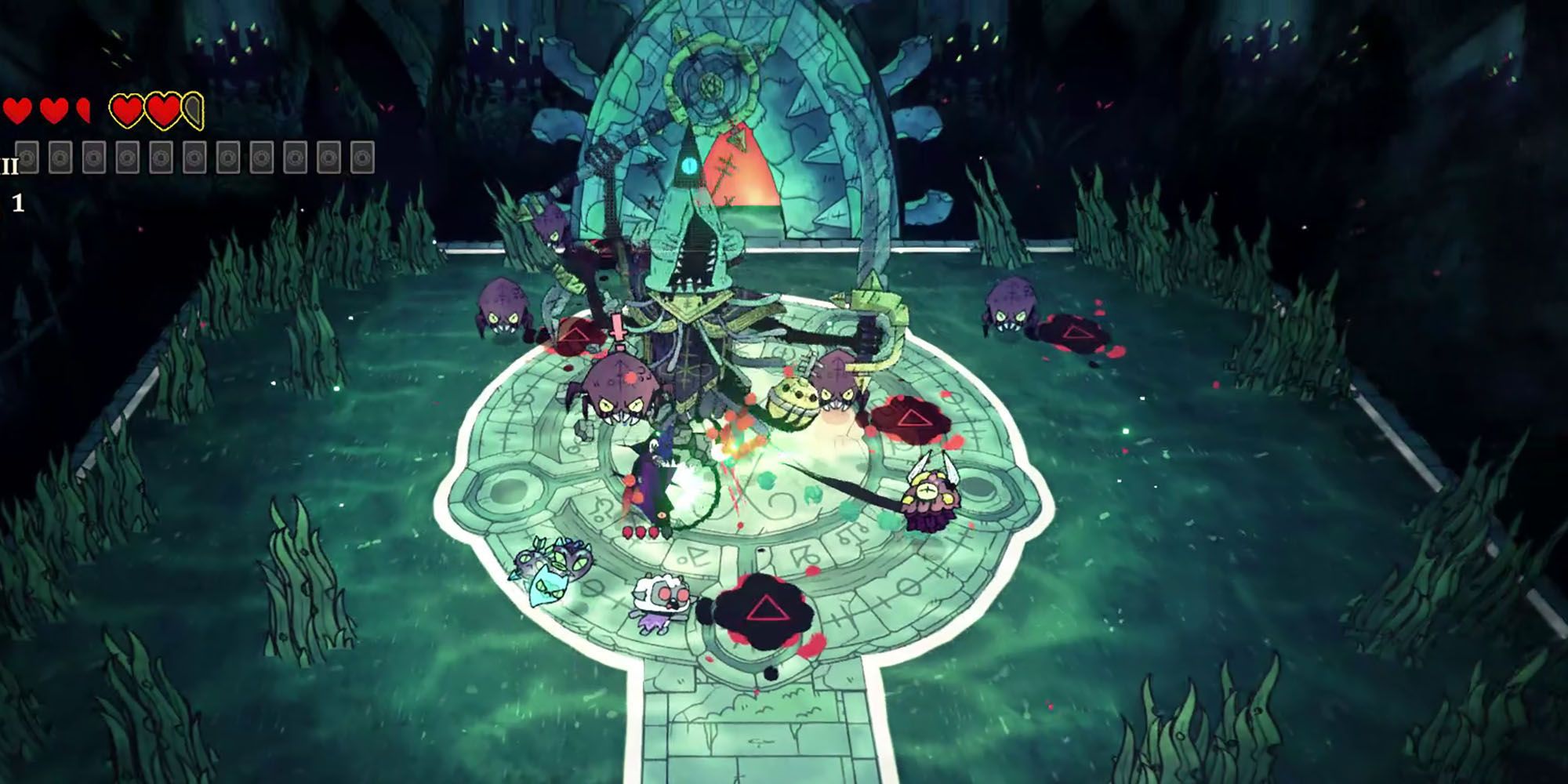Click the pink sword marker above the boss
Viewport: 1568px width, 784px height.
point(617,327)
